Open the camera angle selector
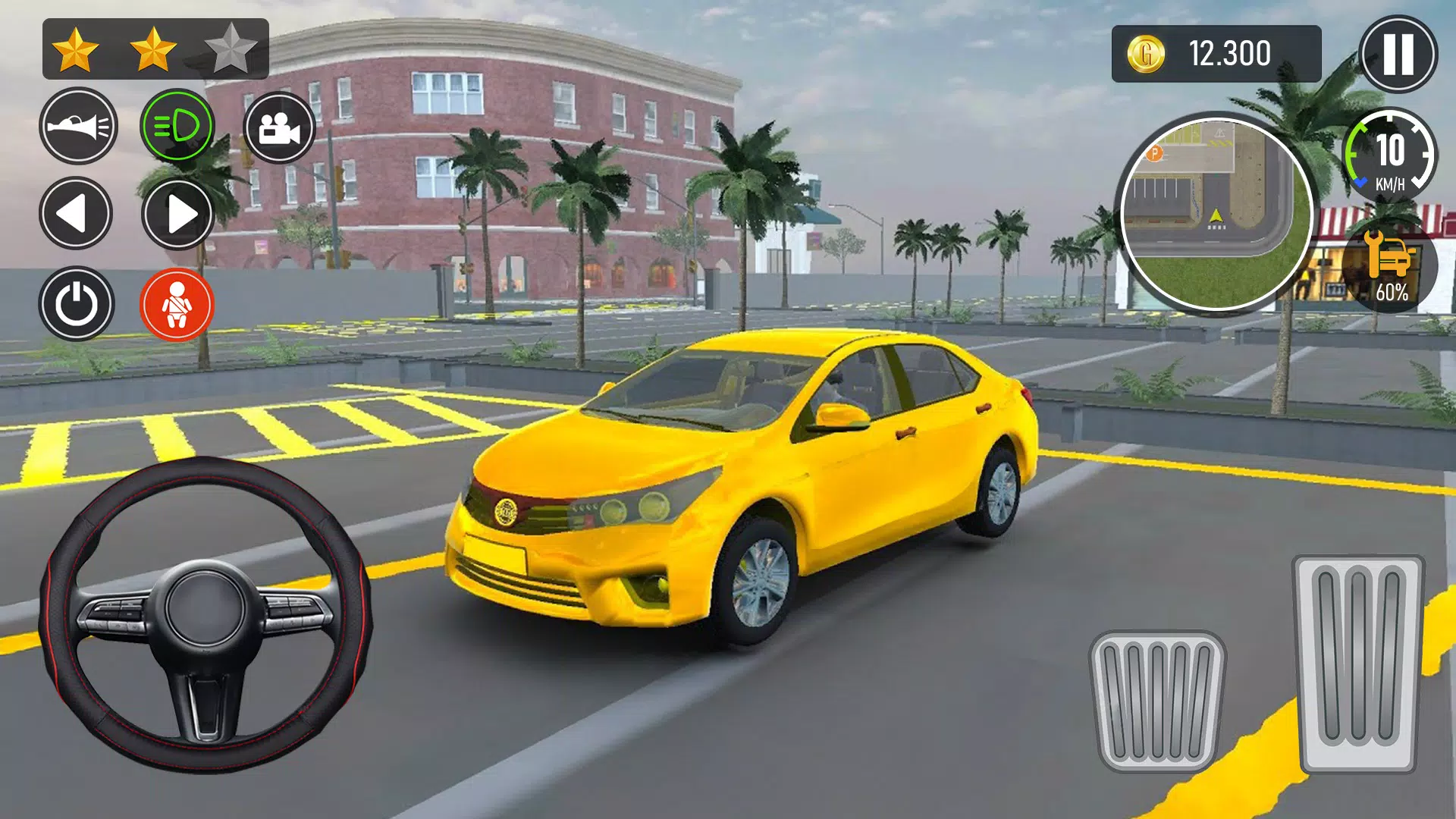This screenshot has height=819, width=1456. 281,126
